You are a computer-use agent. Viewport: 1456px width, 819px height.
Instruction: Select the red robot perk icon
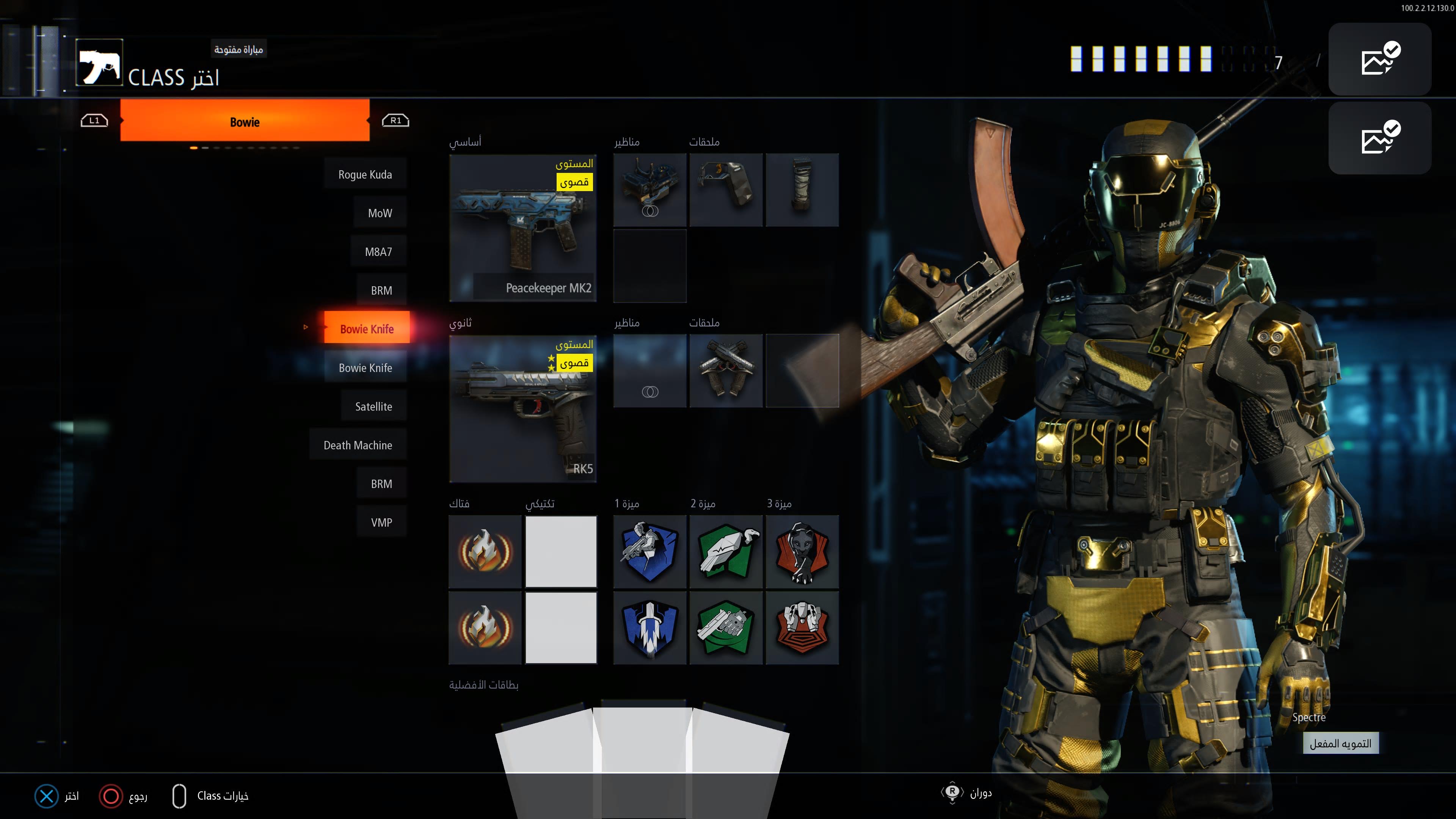(802, 628)
